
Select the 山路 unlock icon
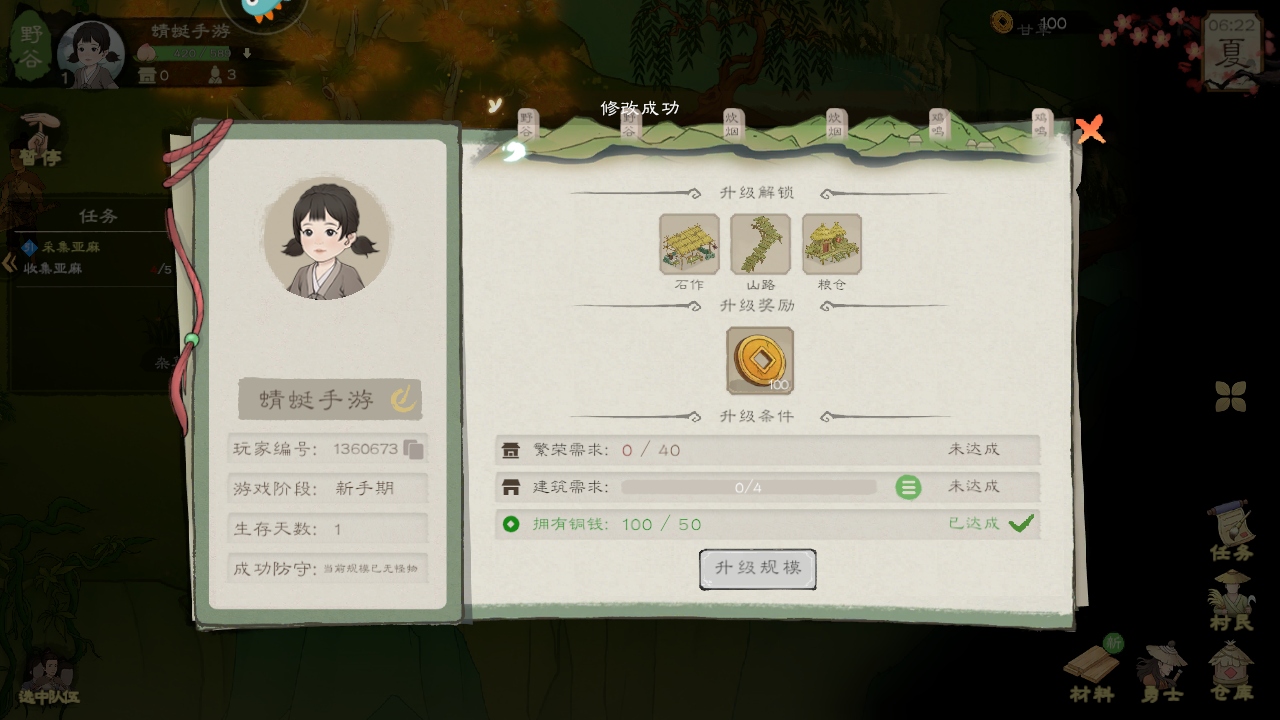760,244
